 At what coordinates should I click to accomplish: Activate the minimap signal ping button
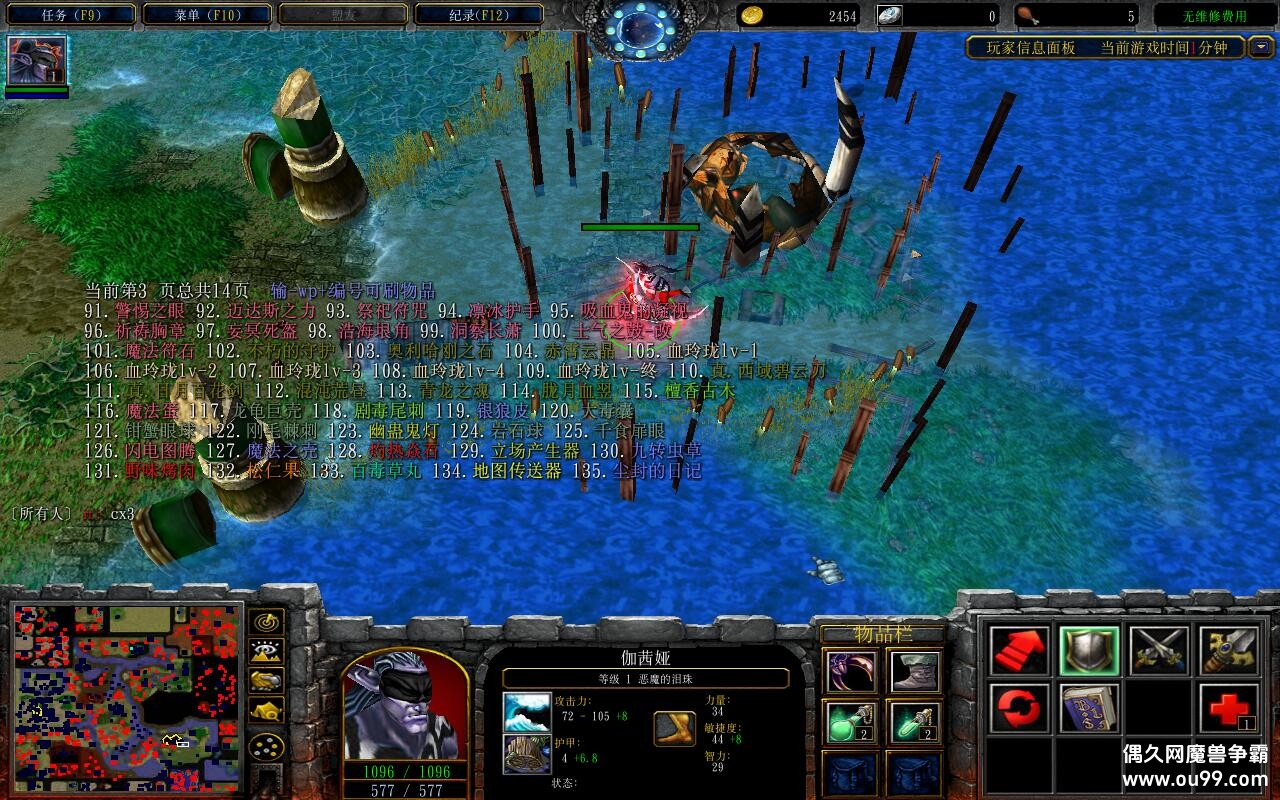[x=267, y=621]
